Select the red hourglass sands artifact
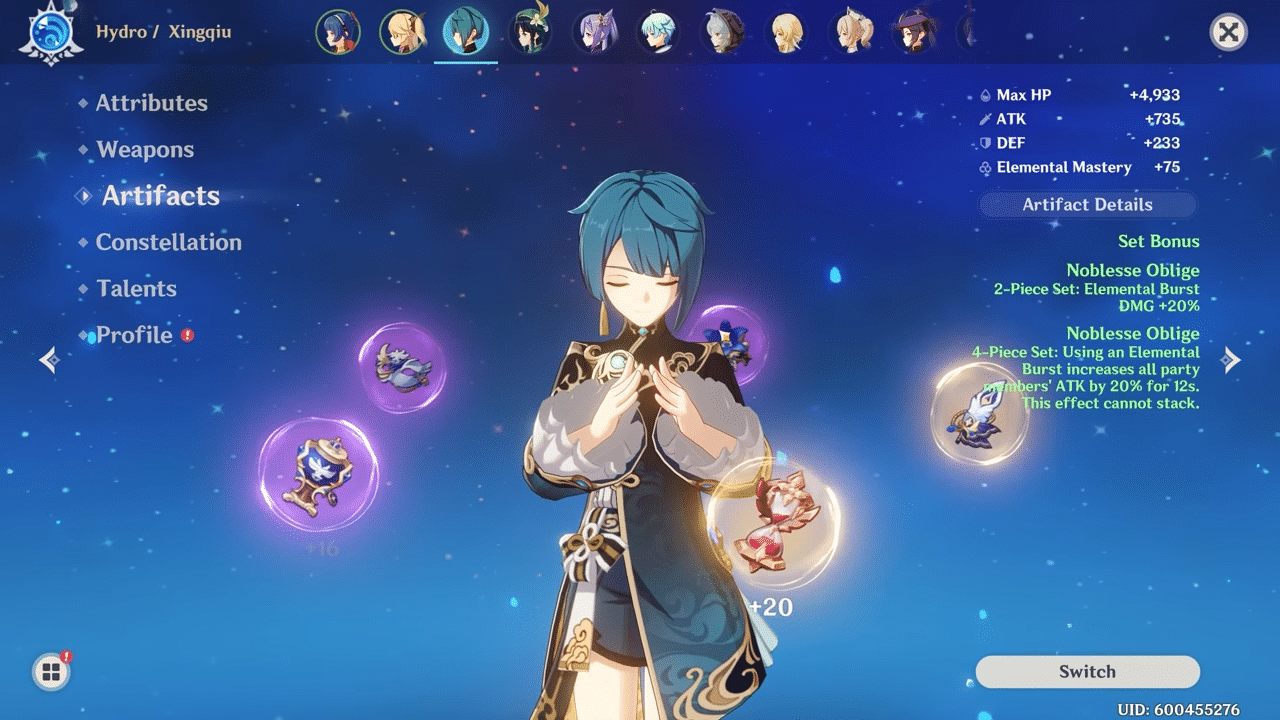This screenshot has height=720, width=1280. [773, 523]
